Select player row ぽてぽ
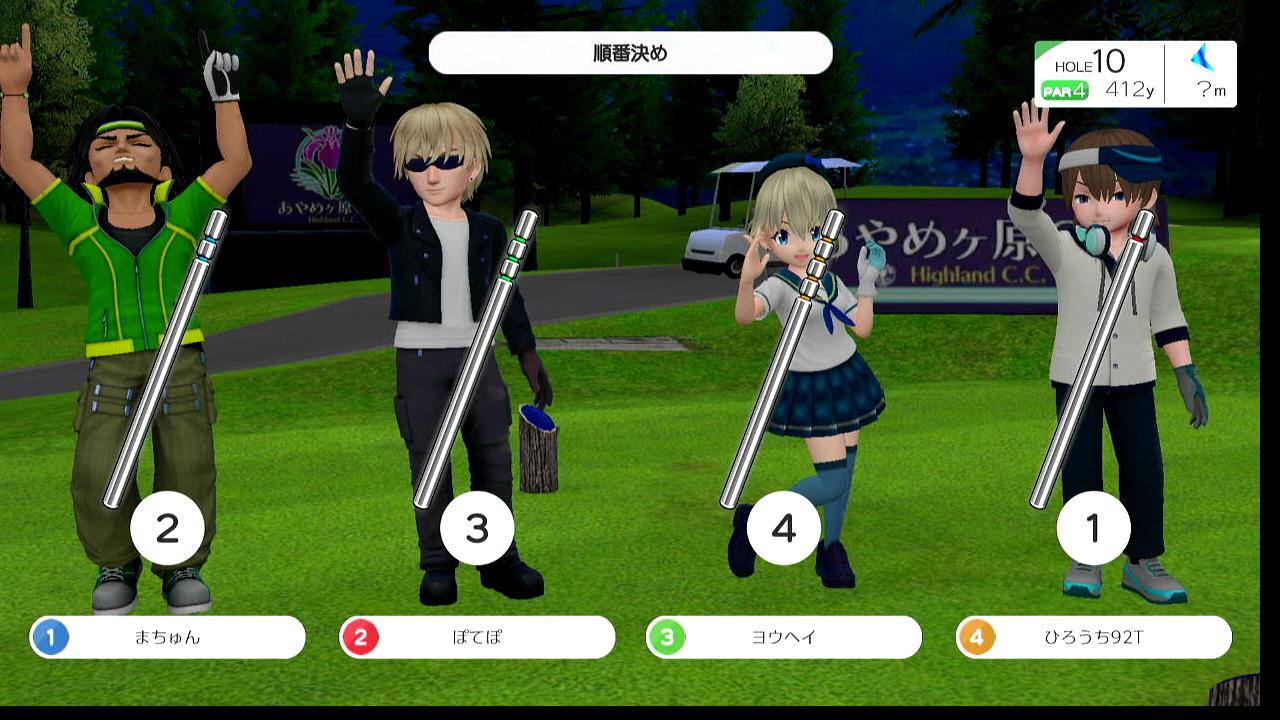 (477, 637)
